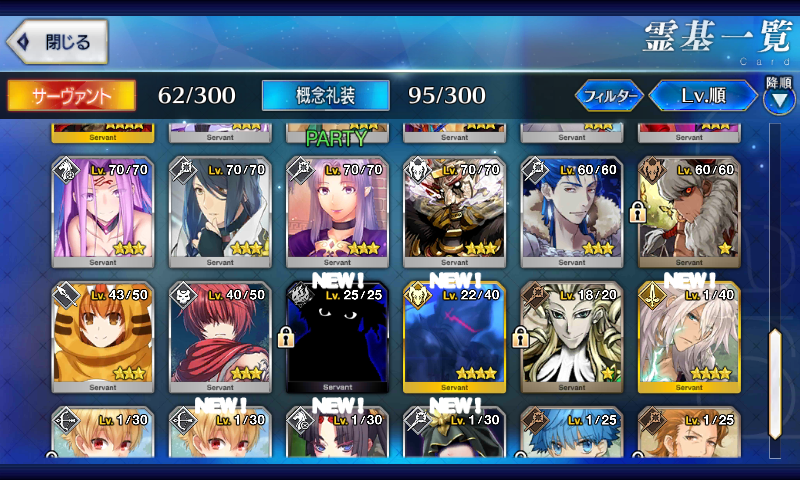This screenshot has height=480, width=800.
Task: Close the Spirit Origin list with 閉じる
Action: click(57, 42)
